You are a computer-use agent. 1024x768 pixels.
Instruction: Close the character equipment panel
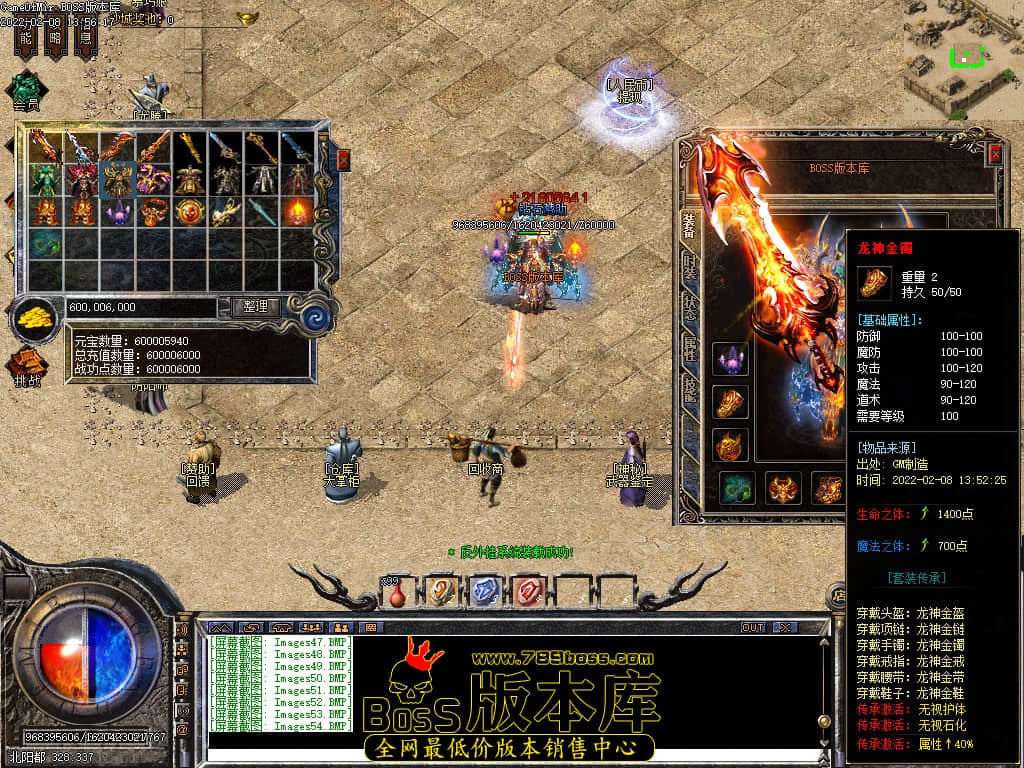(x=994, y=153)
